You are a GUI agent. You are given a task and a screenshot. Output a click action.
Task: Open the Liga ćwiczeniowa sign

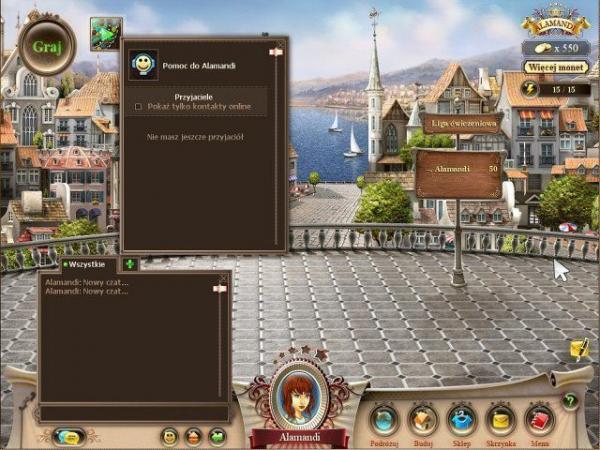pyautogui.click(x=460, y=123)
